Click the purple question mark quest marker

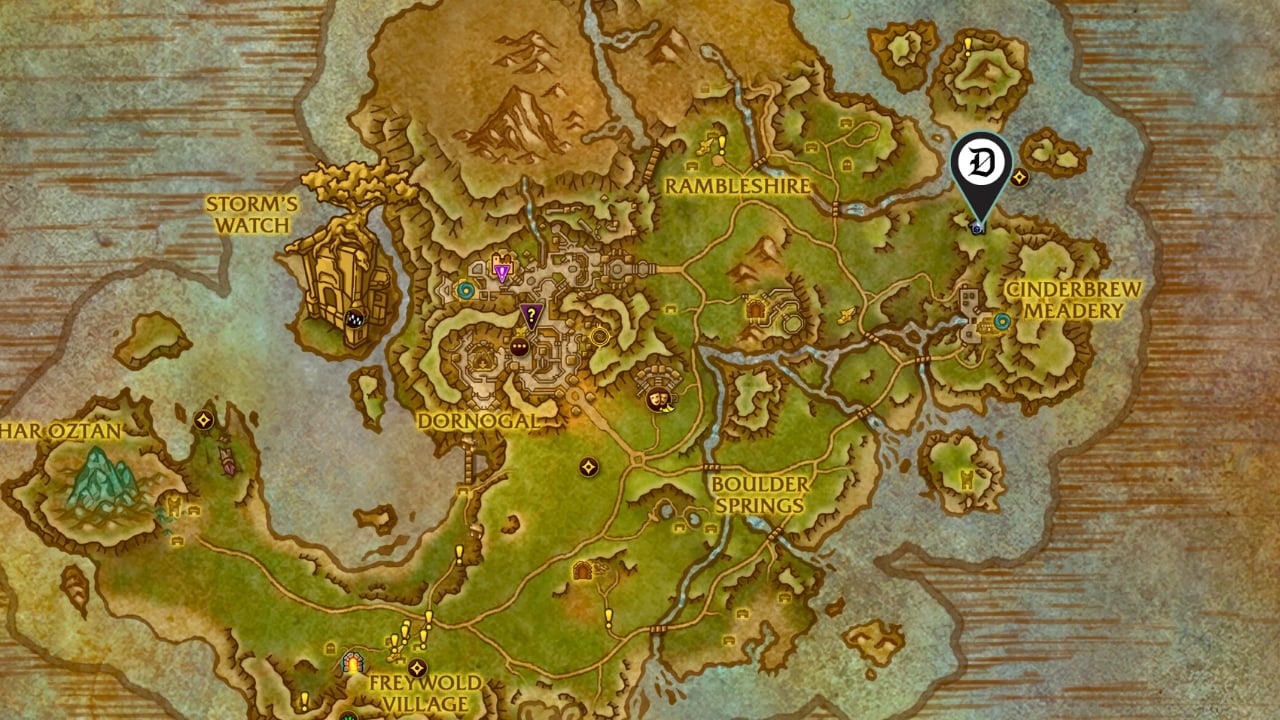[x=531, y=314]
